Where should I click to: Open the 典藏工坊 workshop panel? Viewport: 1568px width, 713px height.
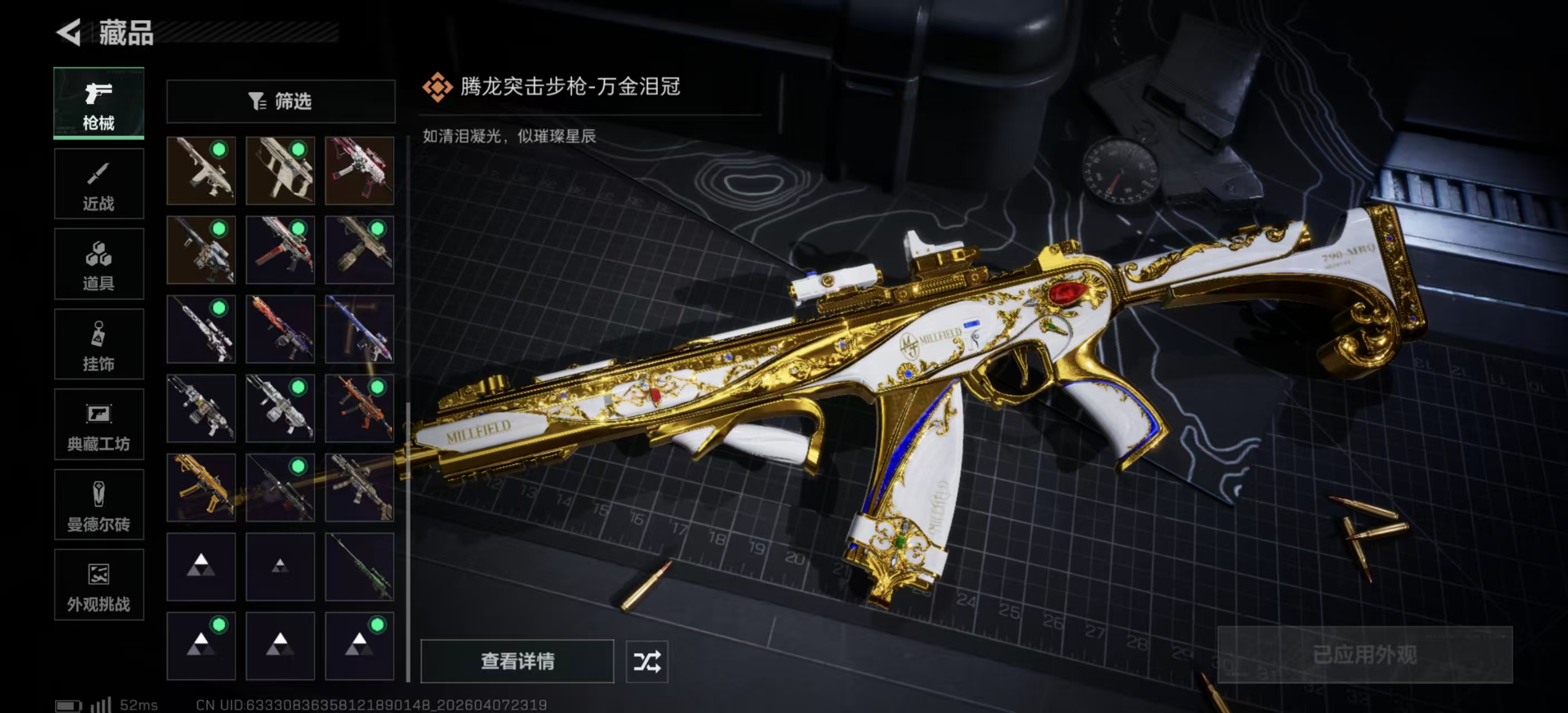pyautogui.click(x=99, y=424)
